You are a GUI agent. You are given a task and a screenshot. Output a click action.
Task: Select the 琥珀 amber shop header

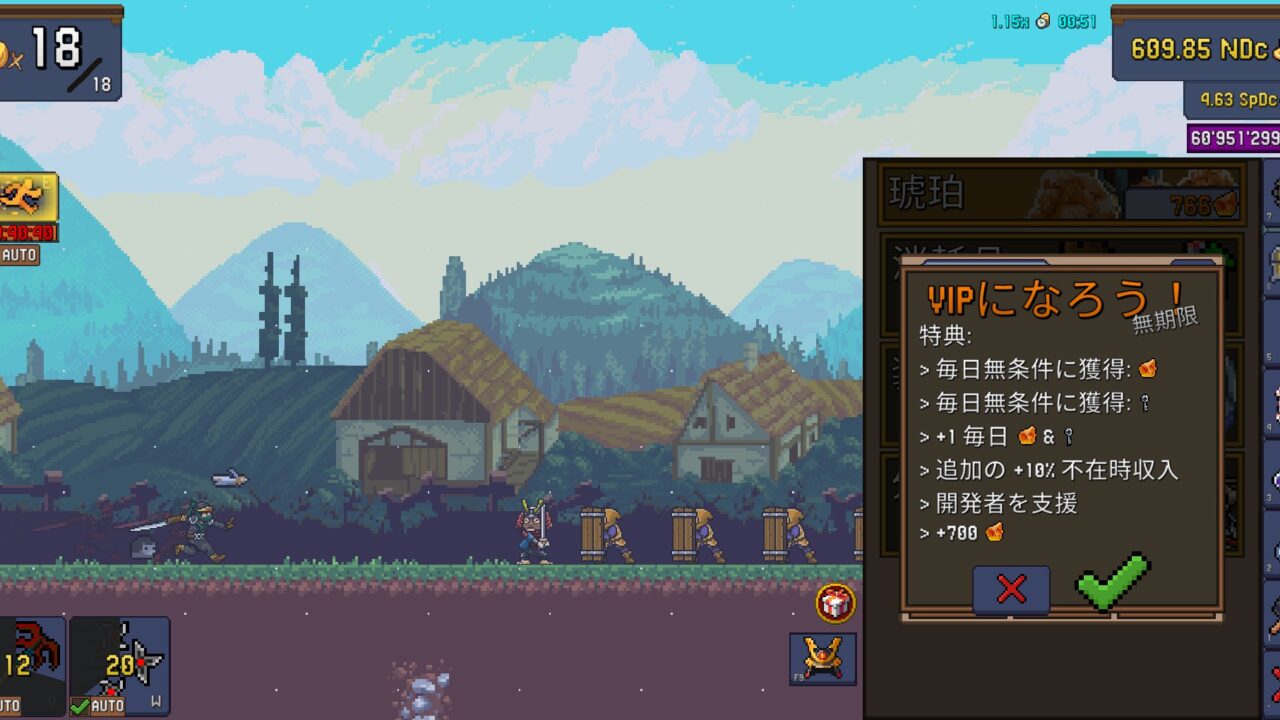point(1060,194)
